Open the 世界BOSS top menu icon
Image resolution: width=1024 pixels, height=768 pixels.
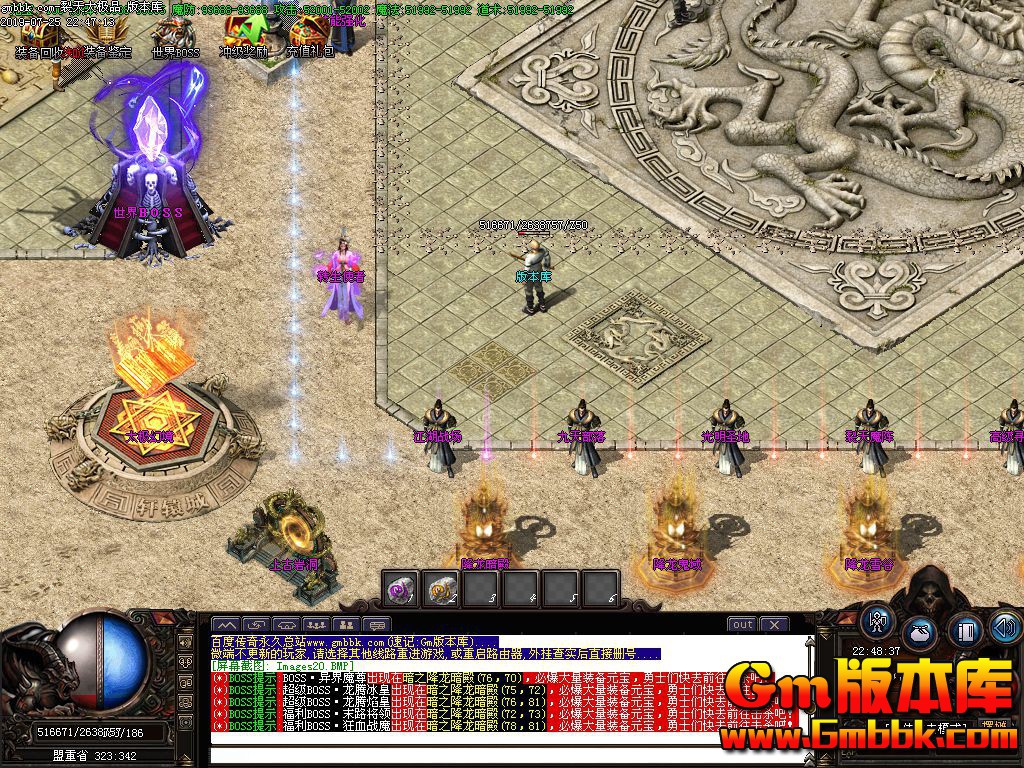(x=175, y=33)
